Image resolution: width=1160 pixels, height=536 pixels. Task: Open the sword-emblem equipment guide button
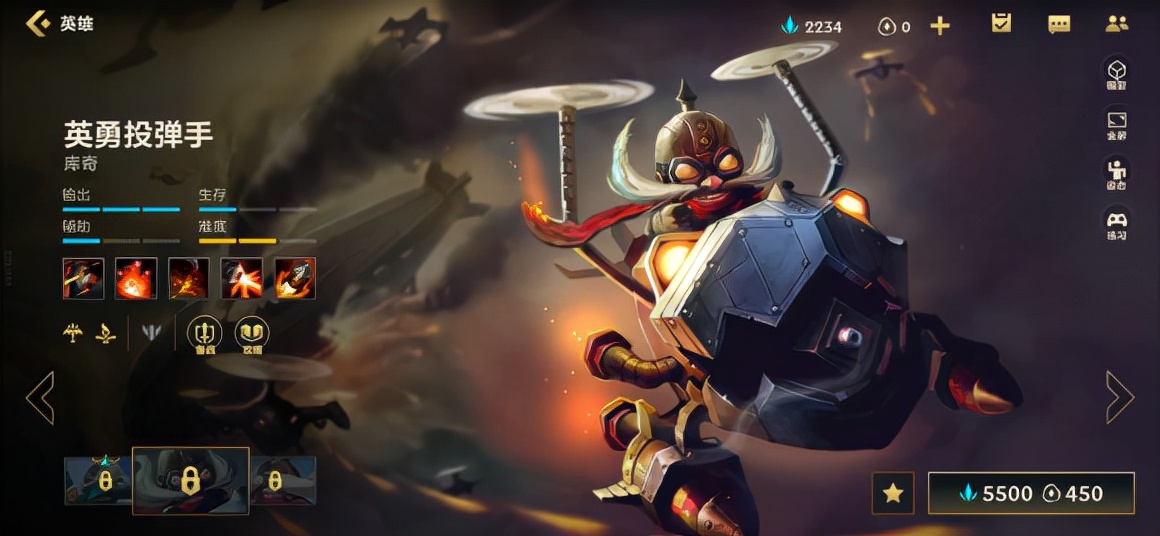[x=205, y=335]
